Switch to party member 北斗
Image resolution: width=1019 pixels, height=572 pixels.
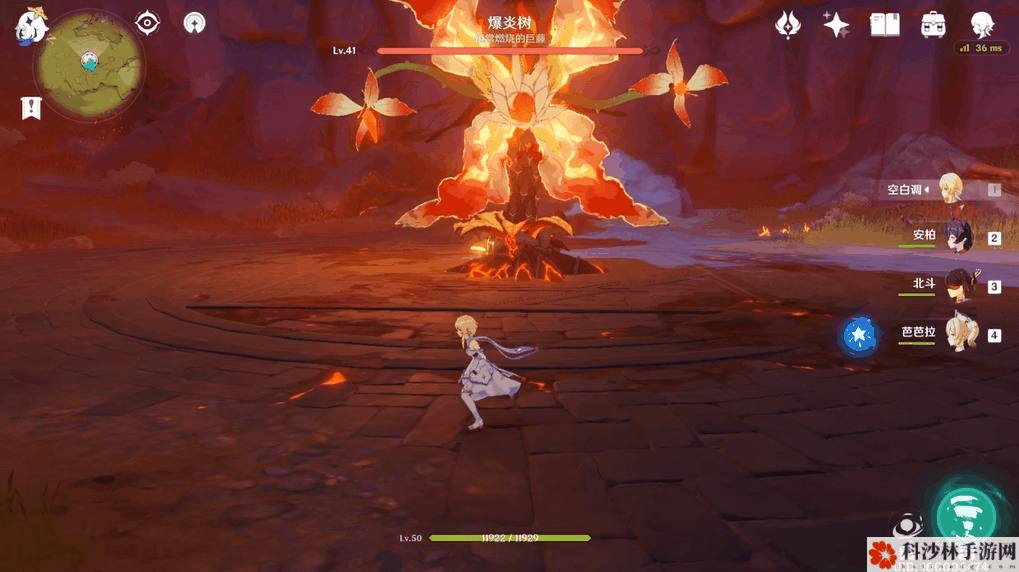pyautogui.click(x=959, y=285)
